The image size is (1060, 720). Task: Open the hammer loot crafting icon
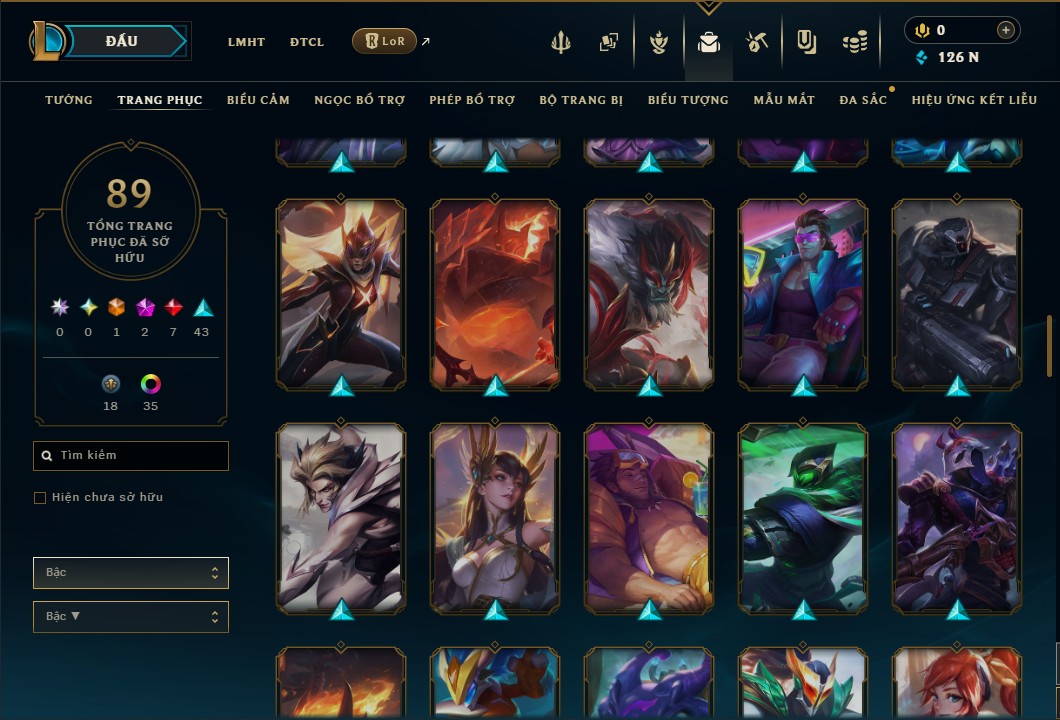click(x=756, y=42)
